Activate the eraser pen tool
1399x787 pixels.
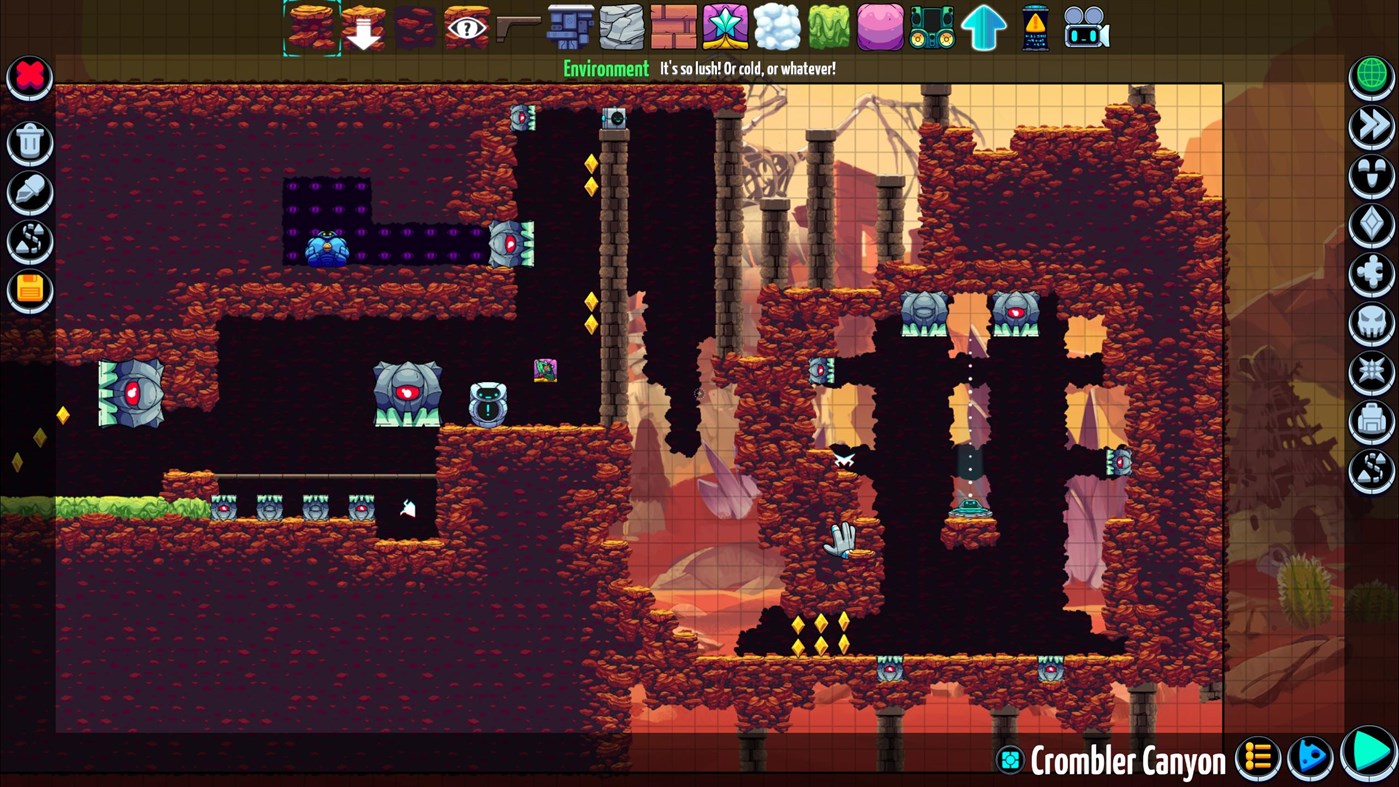pyautogui.click(x=29, y=193)
